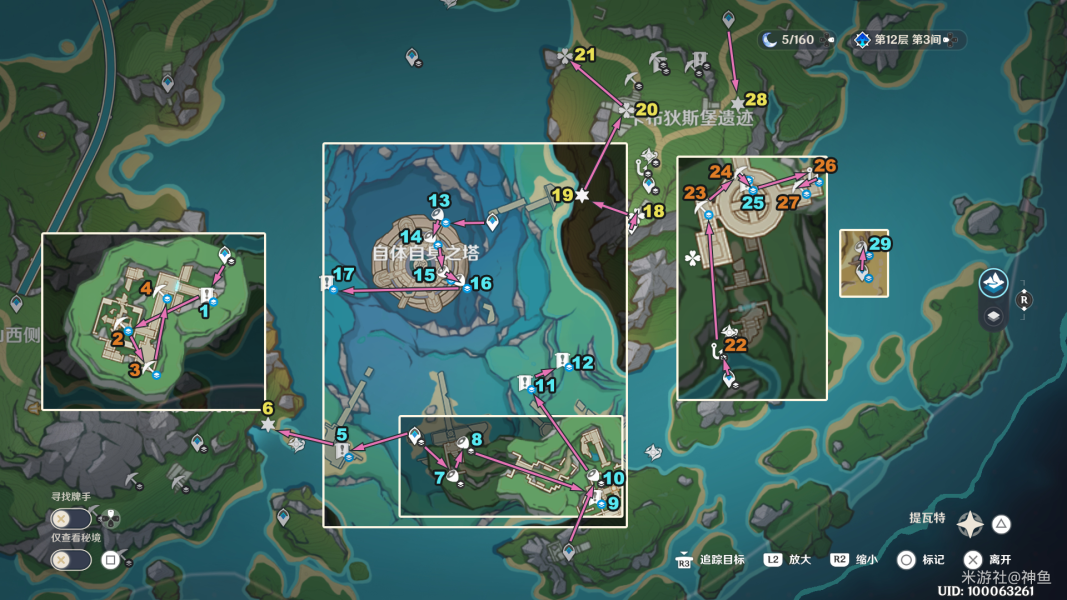Select the mountain surface layer icon
The width and height of the screenshot is (1067, 600).
coord(994,283)
